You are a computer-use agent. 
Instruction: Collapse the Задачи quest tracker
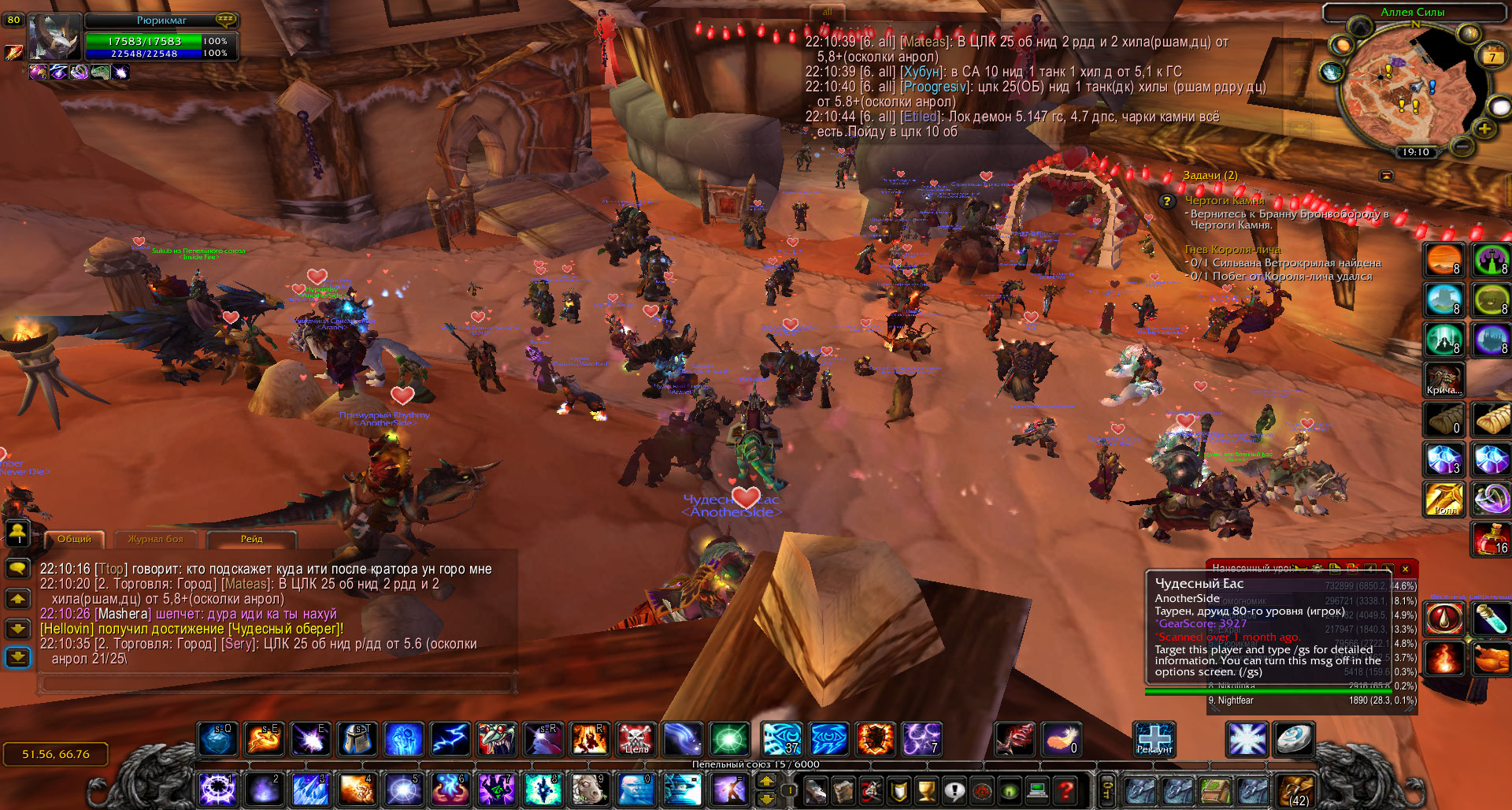[x=1387, y=175]
